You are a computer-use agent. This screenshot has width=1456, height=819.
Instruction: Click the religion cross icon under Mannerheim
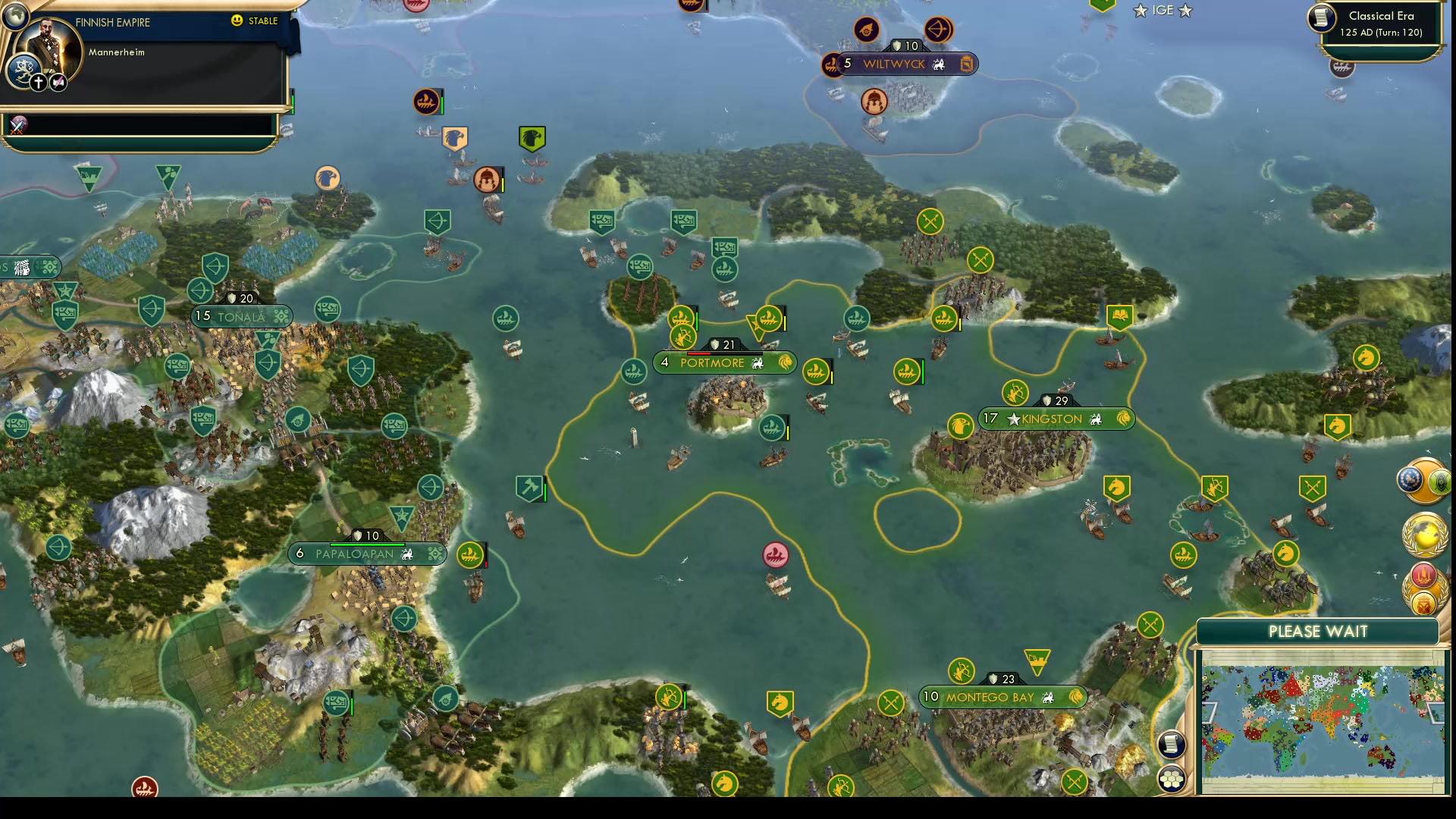tap(39, 83)
